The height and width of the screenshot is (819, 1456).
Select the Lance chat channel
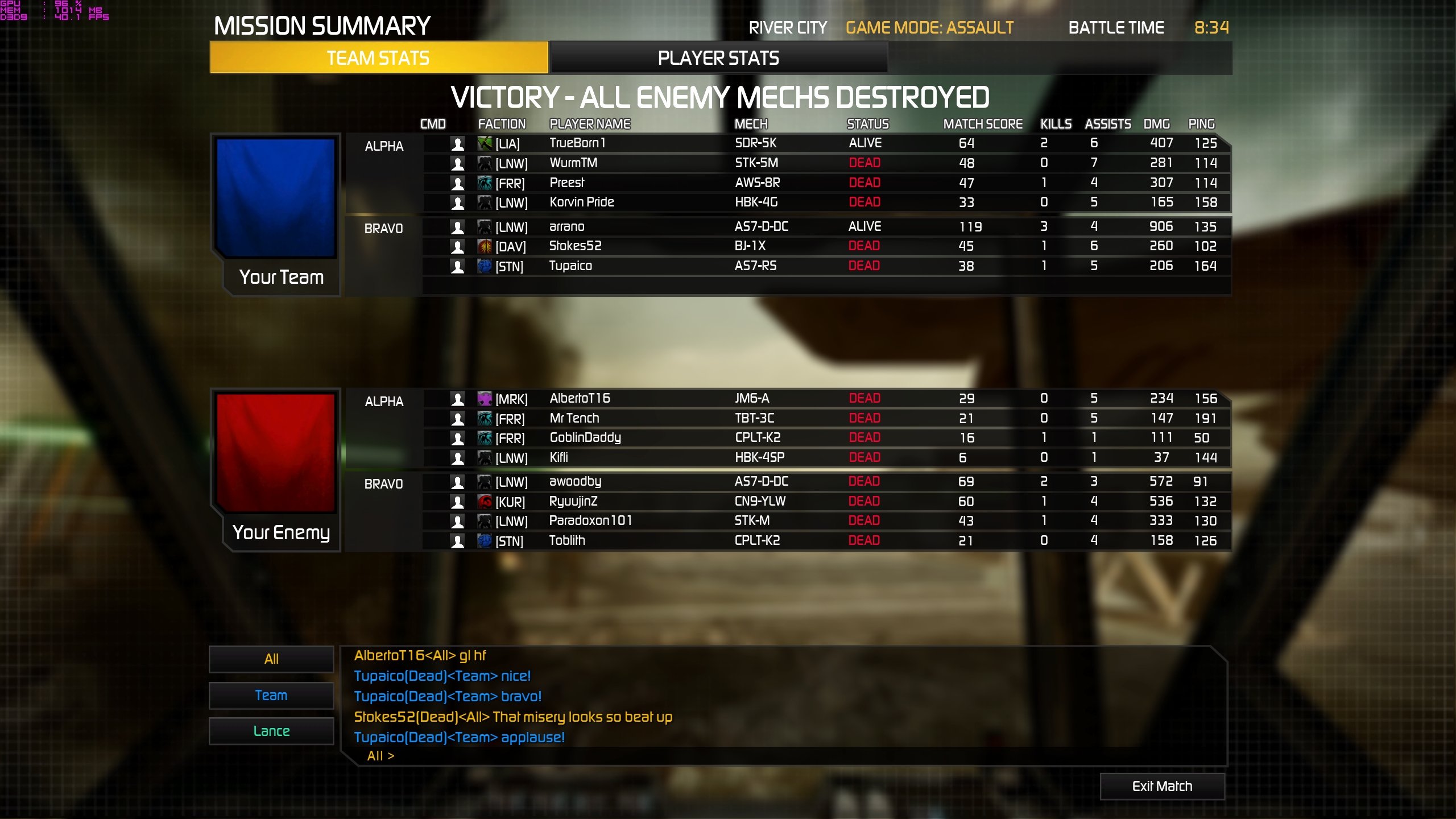point(271,731)
